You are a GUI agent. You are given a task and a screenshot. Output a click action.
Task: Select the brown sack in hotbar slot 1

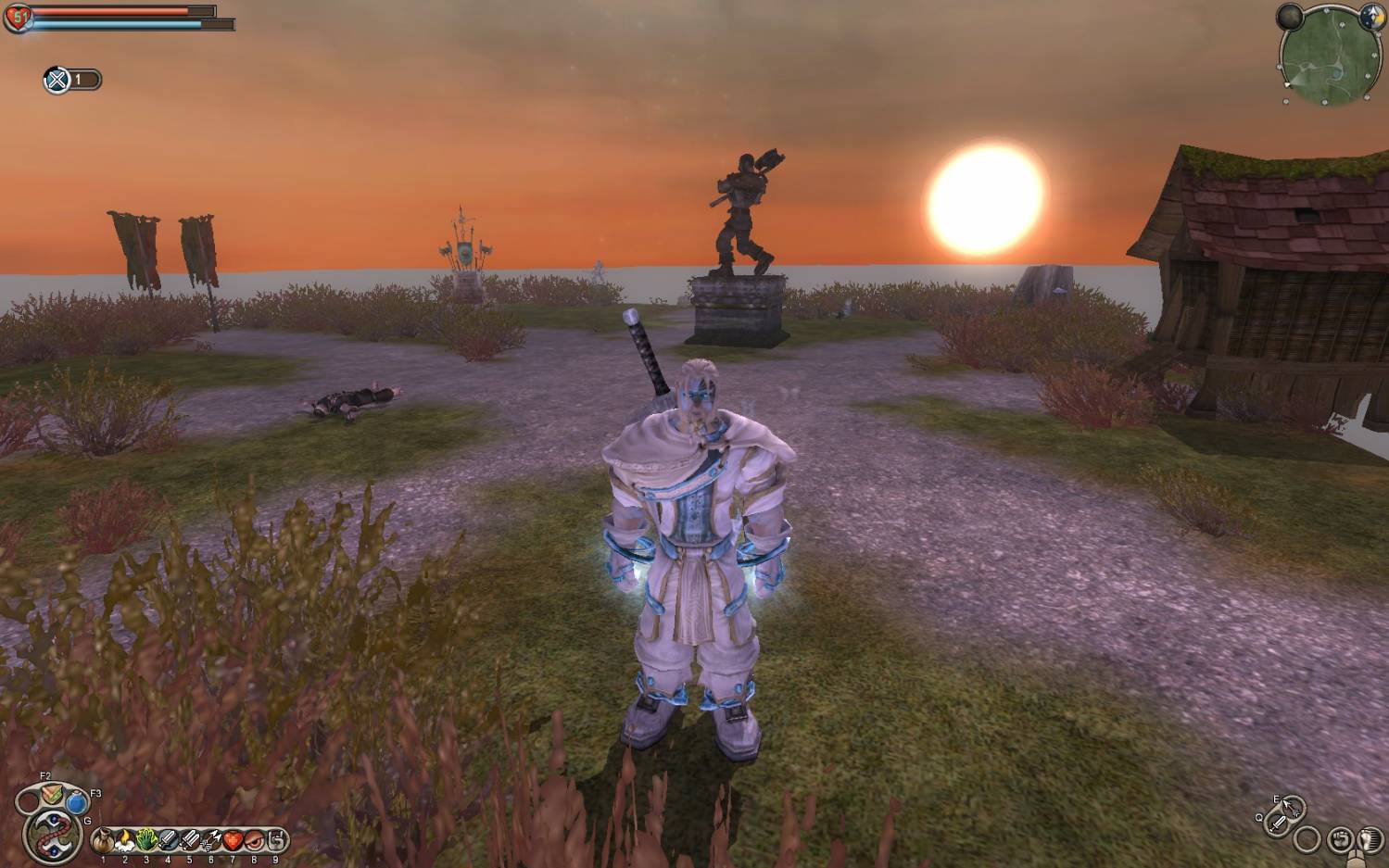(x=103, y=841)
